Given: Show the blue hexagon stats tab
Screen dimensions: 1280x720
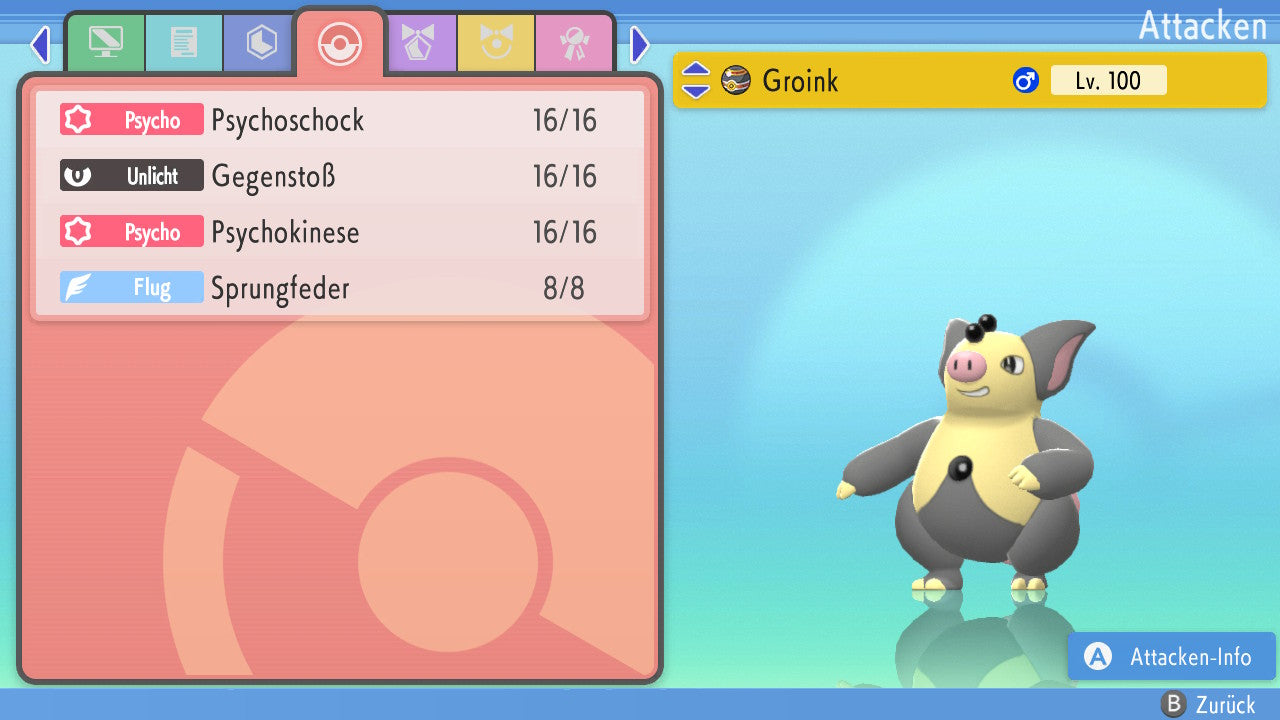Looking at the screenshot, I should [x=262, y=43].
